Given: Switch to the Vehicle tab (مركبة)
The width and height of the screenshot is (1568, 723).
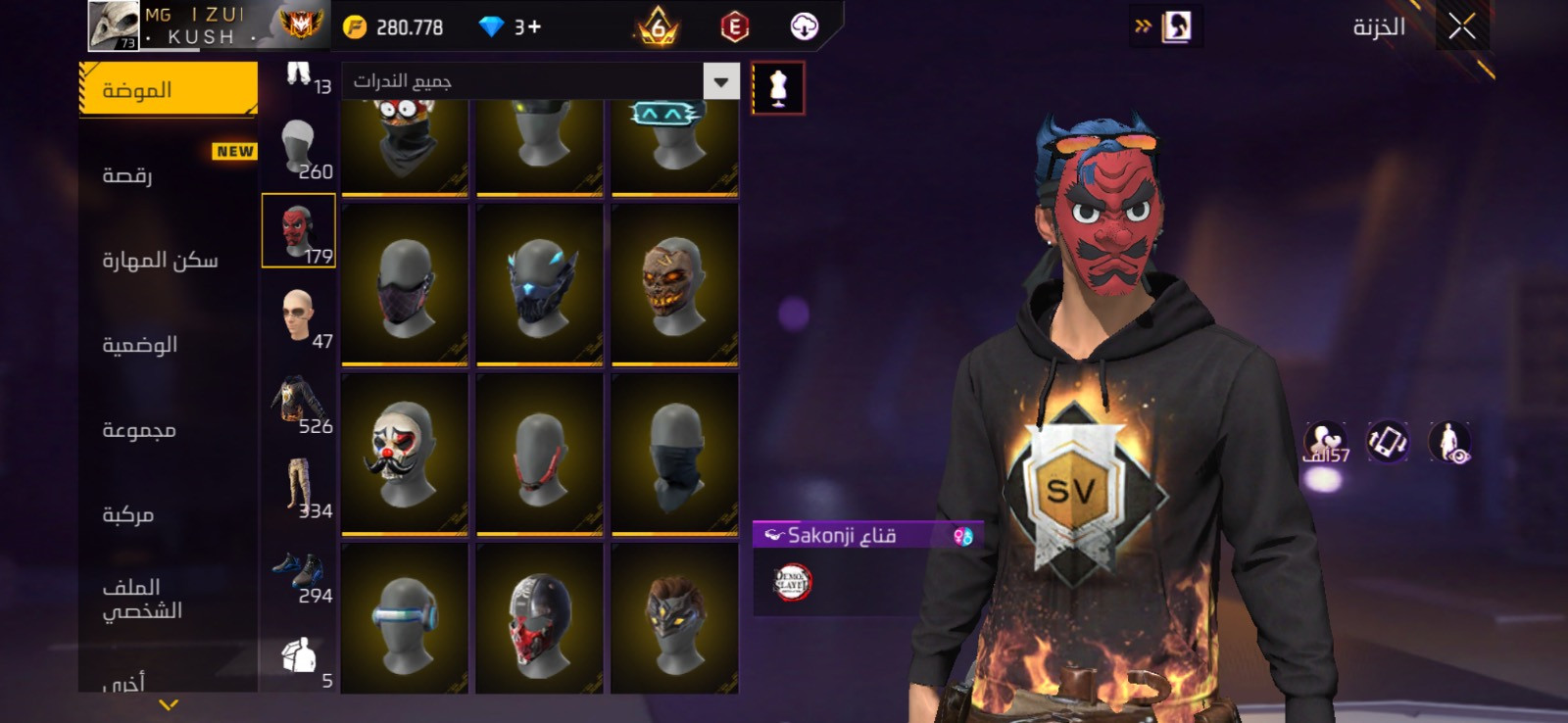Looking at the screenshot, I should (128, 514).
